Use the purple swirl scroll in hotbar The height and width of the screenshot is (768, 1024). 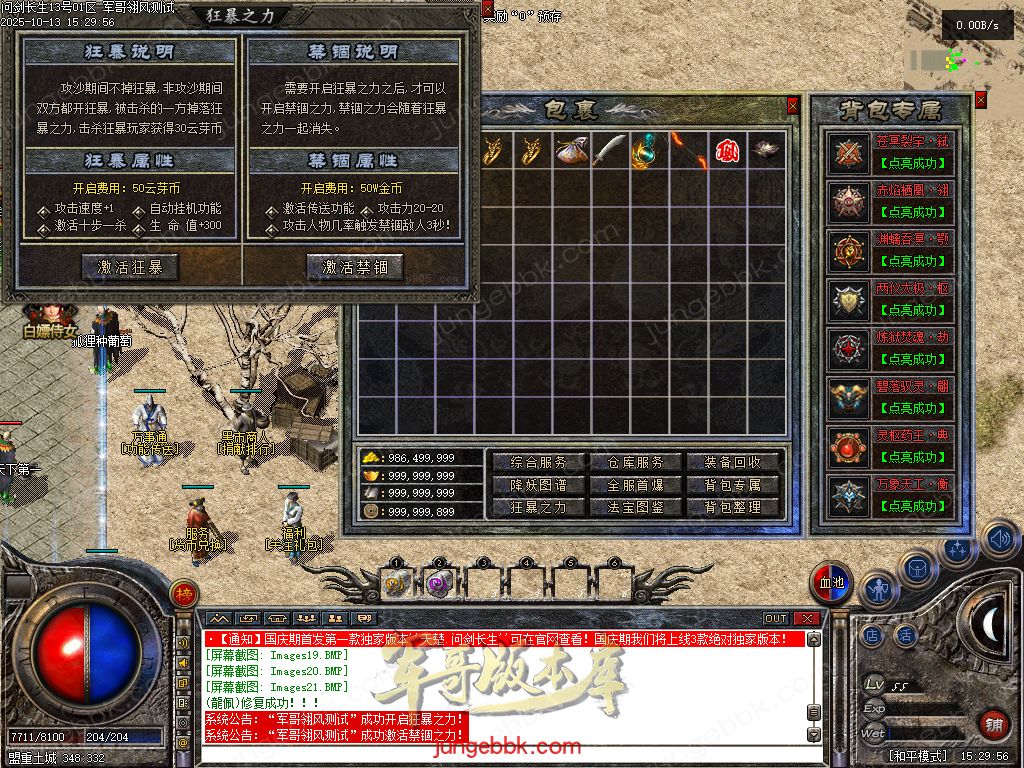click(437, 584)
